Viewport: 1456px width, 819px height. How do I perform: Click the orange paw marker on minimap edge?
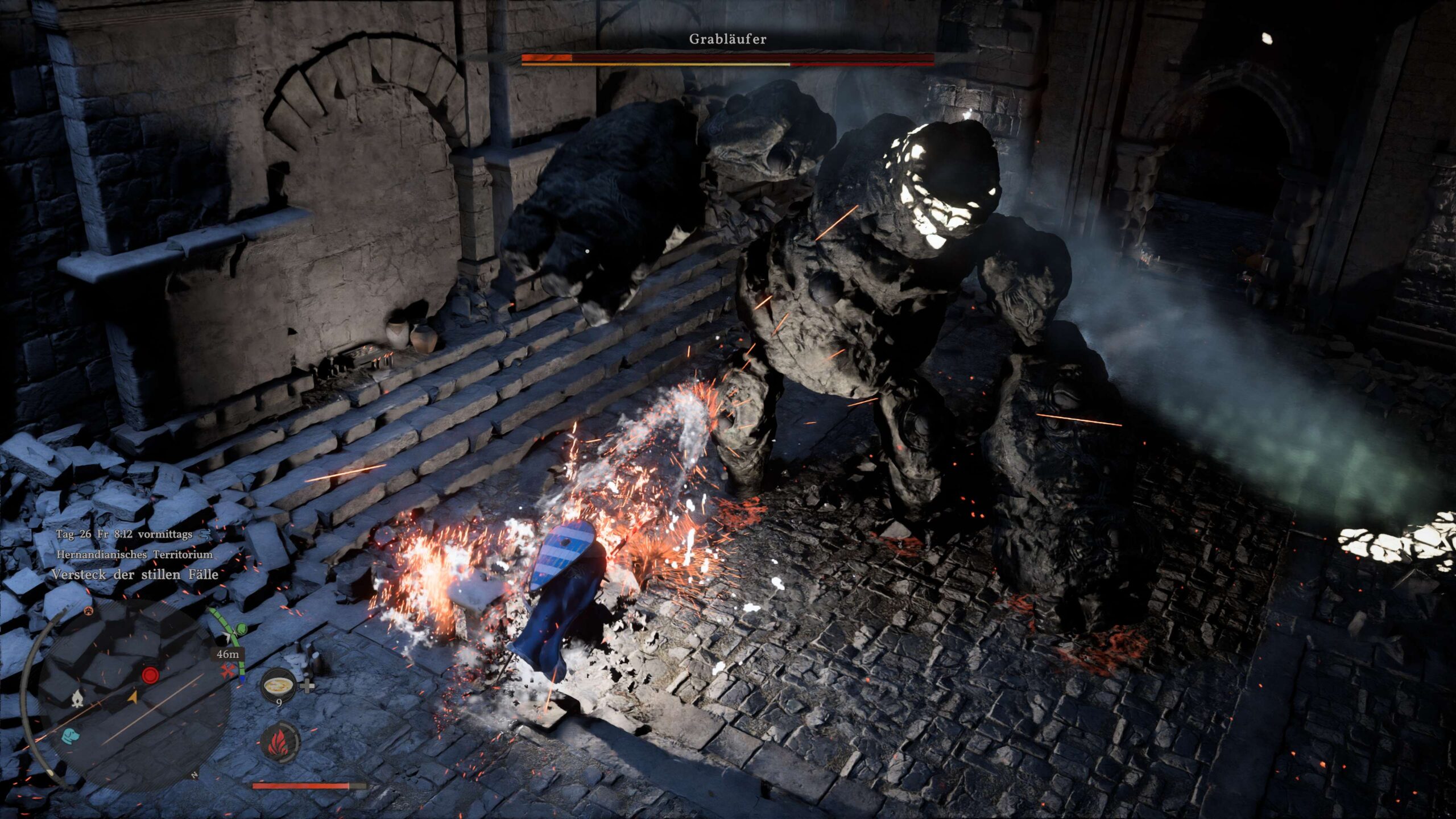(x=89, y=611)
